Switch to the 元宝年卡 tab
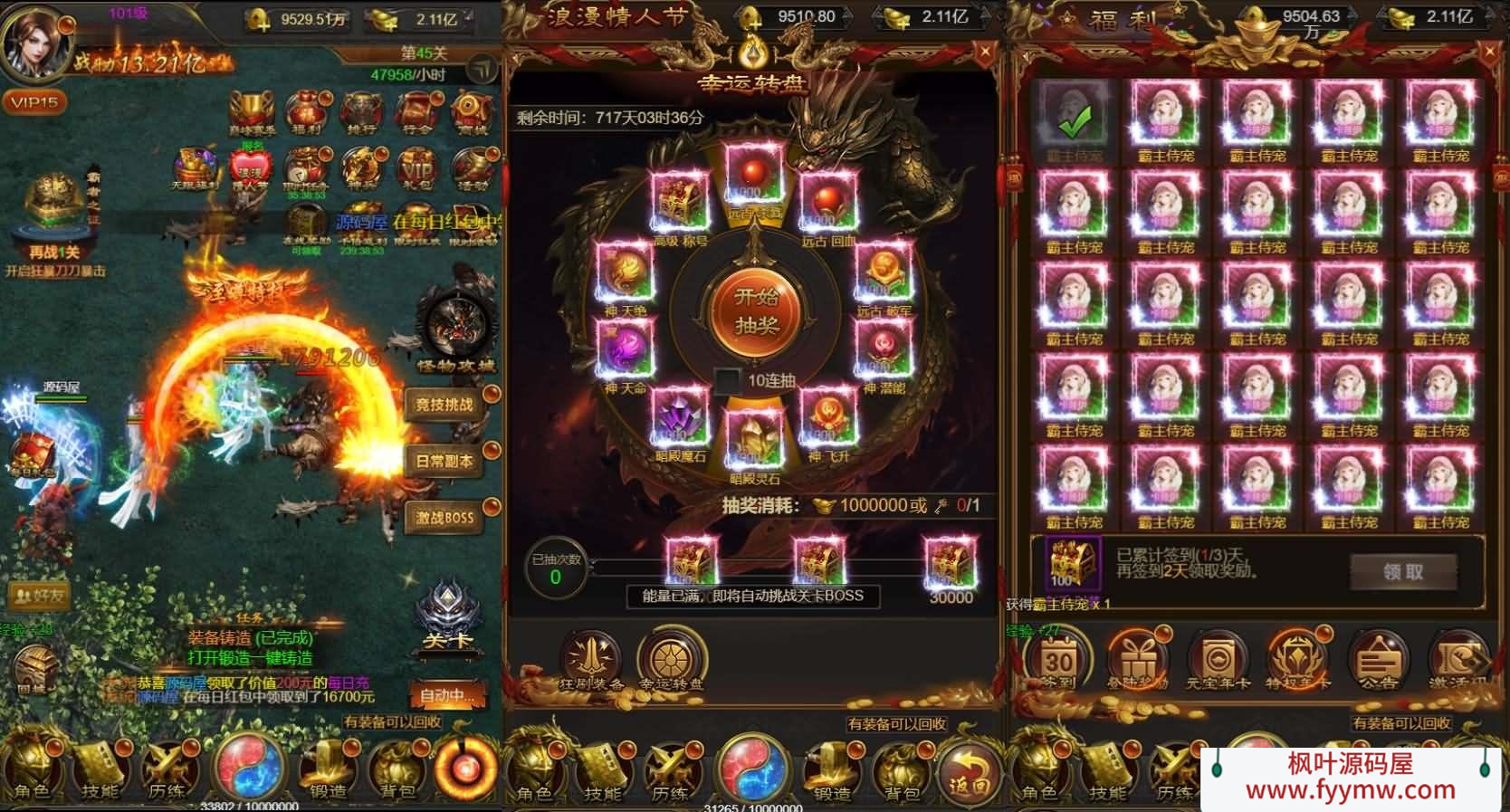 1218,660
